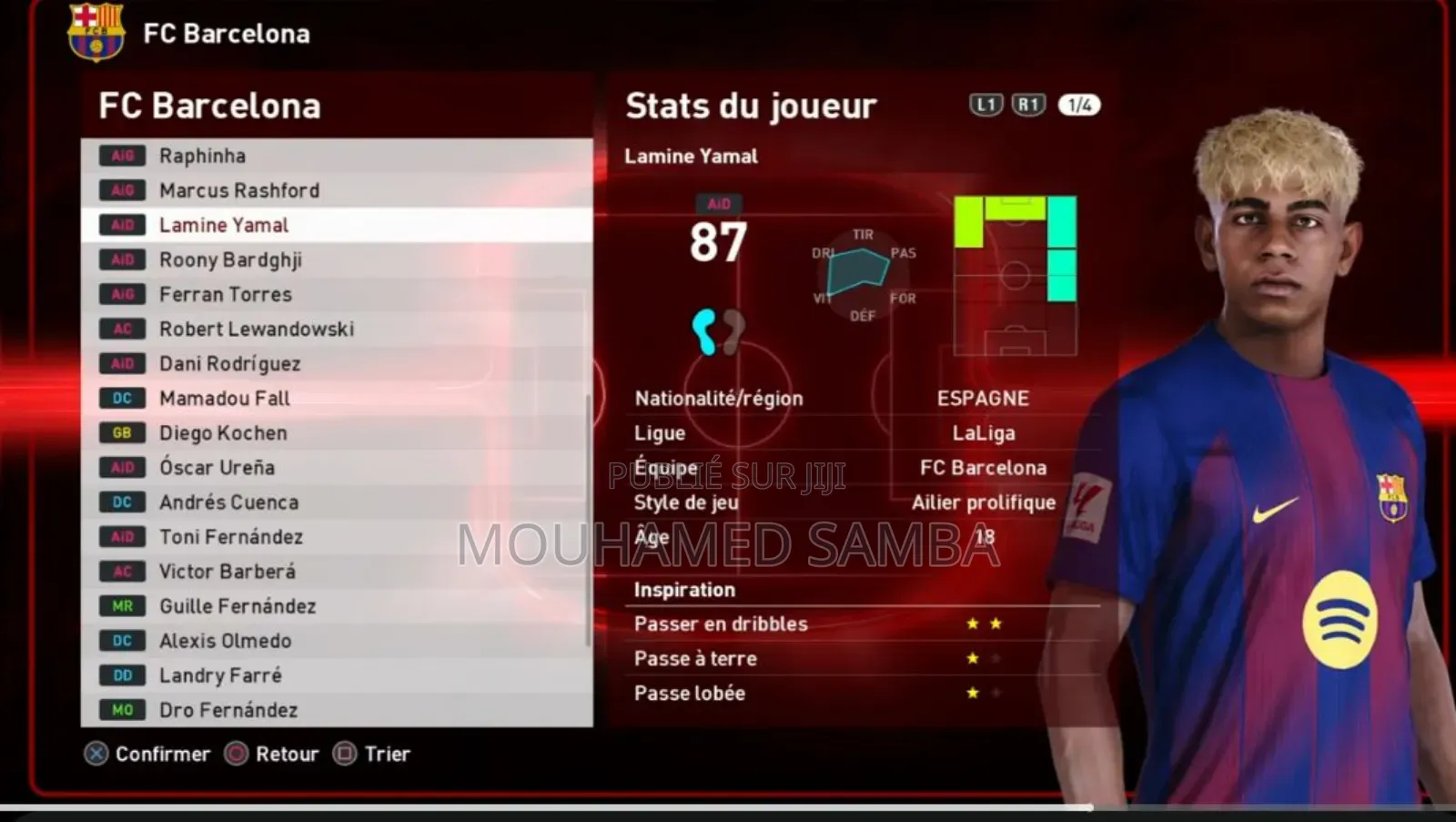
Task: Click the R1 shoulder button prompt
Action: pyautogui.click(x=1027, y=105)
